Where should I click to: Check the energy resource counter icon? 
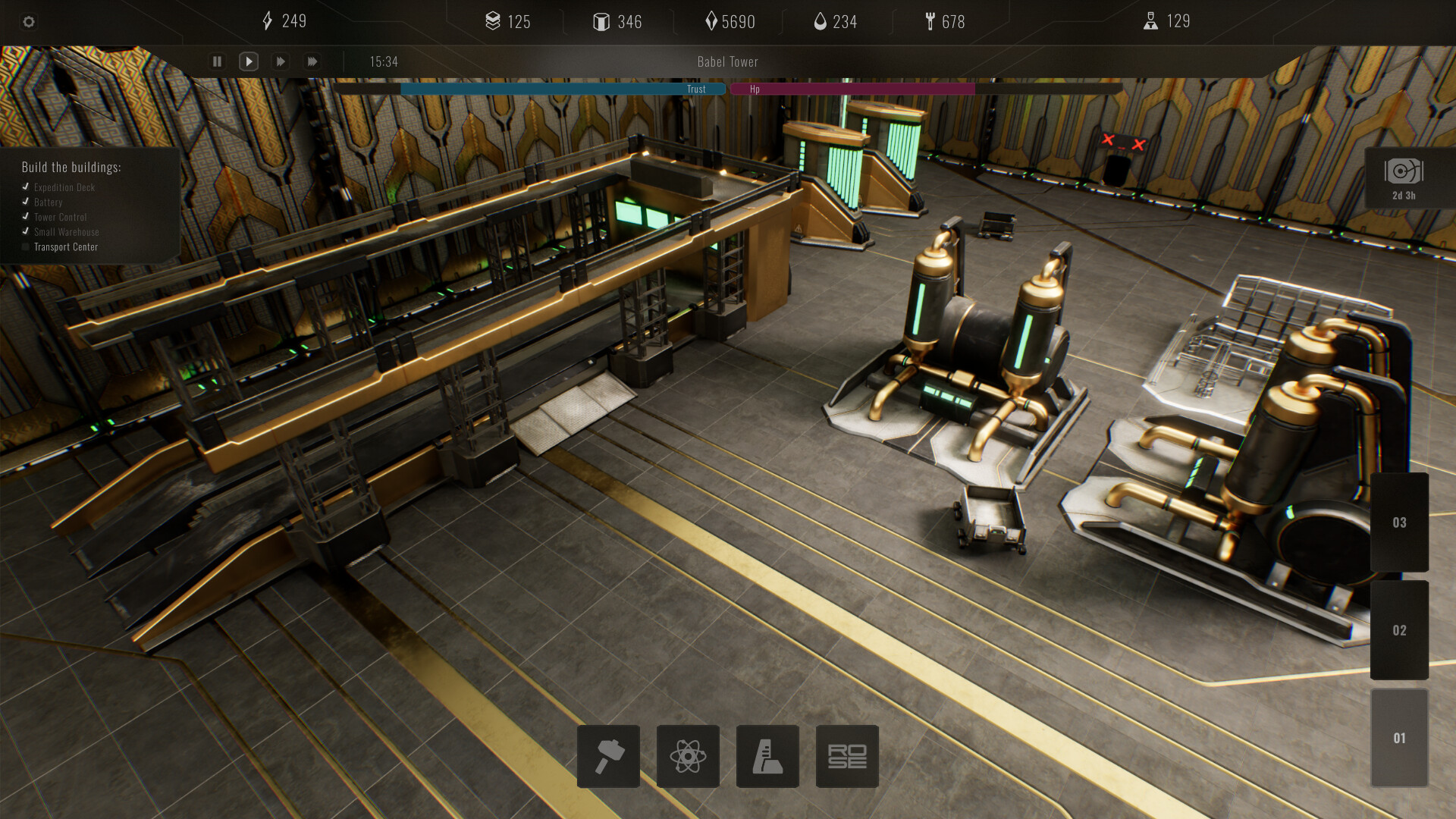coord(268,21)
